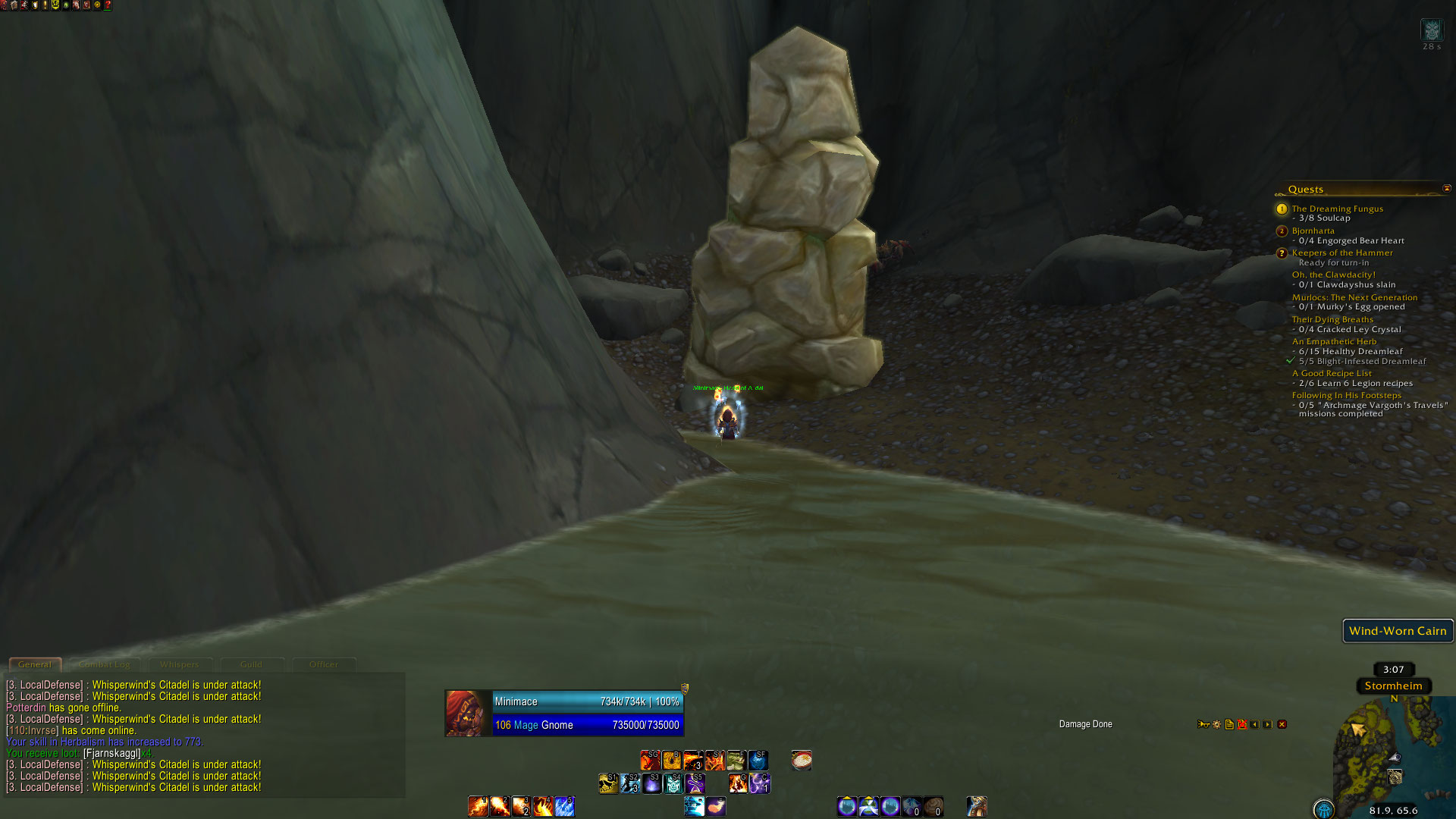The image size is (1456, 819).
Task: Switch to the General chat tab
Action: coord(35,664)
